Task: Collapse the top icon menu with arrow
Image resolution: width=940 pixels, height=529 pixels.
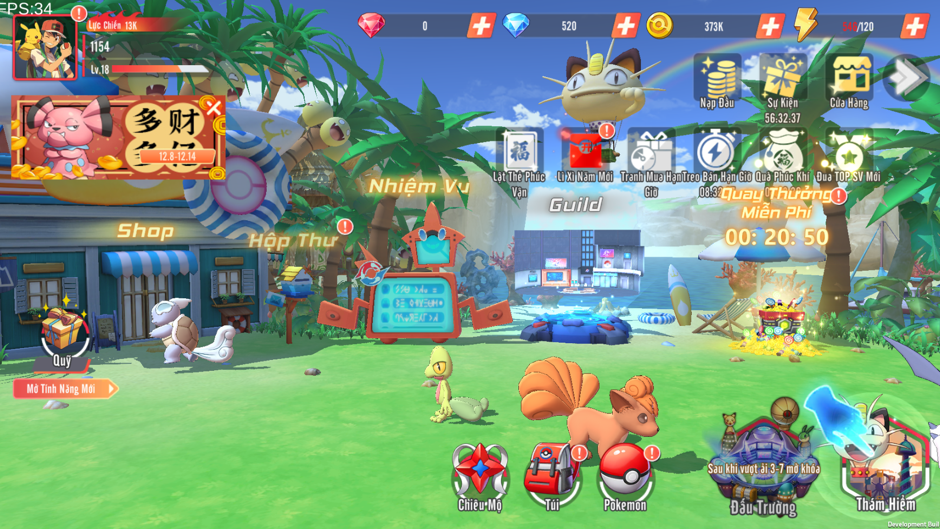Action: click(907, 78)
